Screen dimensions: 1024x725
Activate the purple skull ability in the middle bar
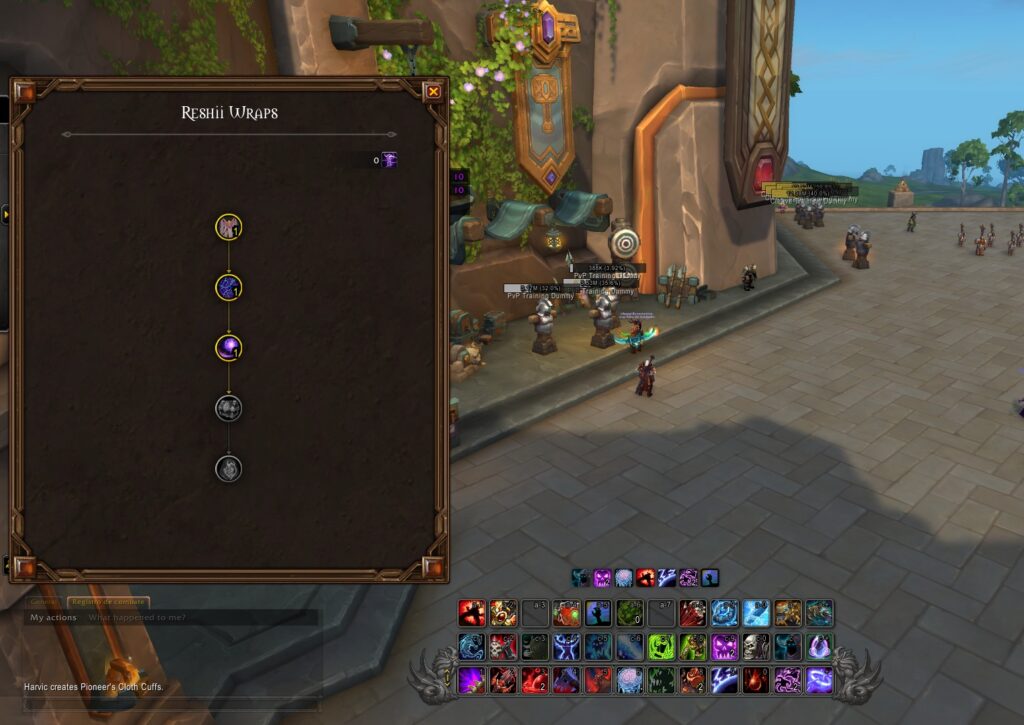click(723, 647)
